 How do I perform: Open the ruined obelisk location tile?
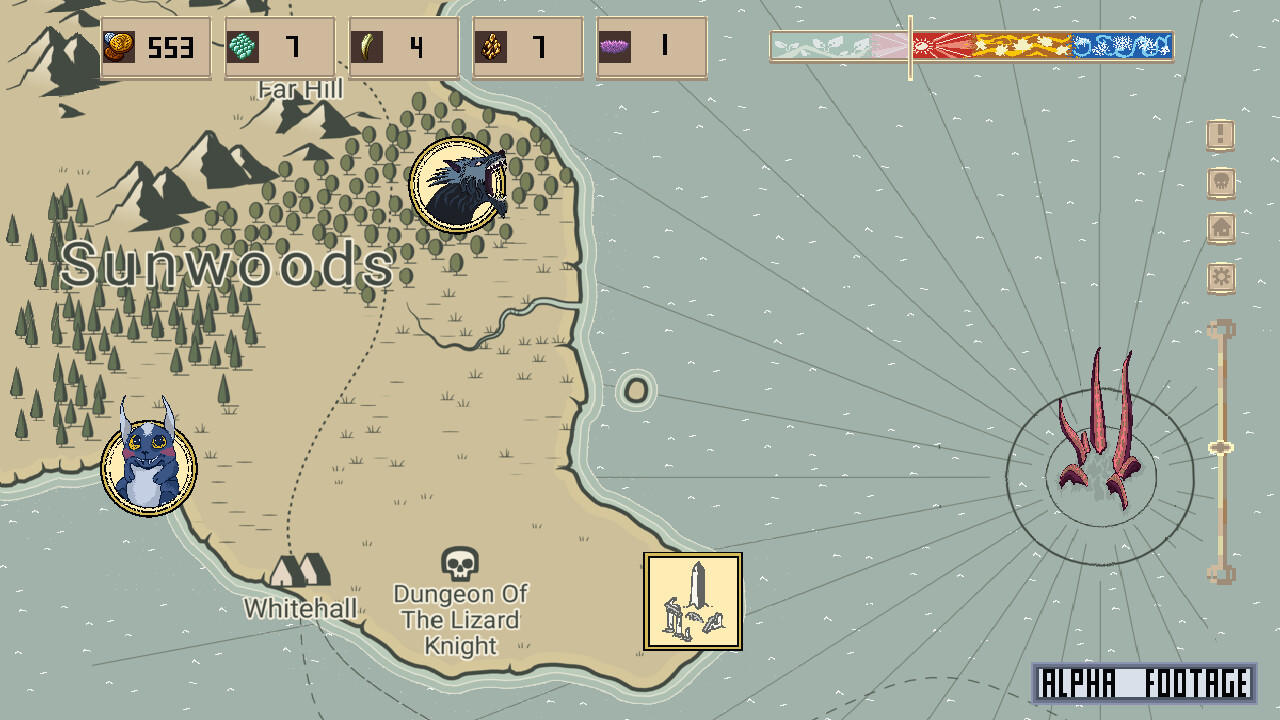pos(693,601)
